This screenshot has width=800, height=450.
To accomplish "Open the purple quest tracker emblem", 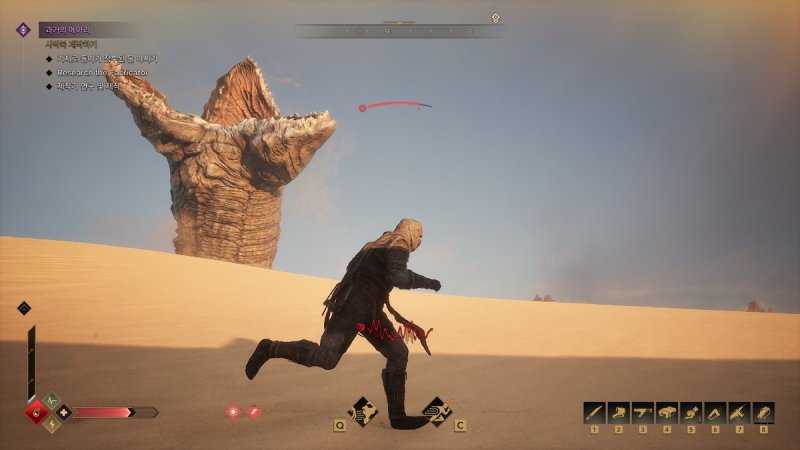I will tap(22, 30).
